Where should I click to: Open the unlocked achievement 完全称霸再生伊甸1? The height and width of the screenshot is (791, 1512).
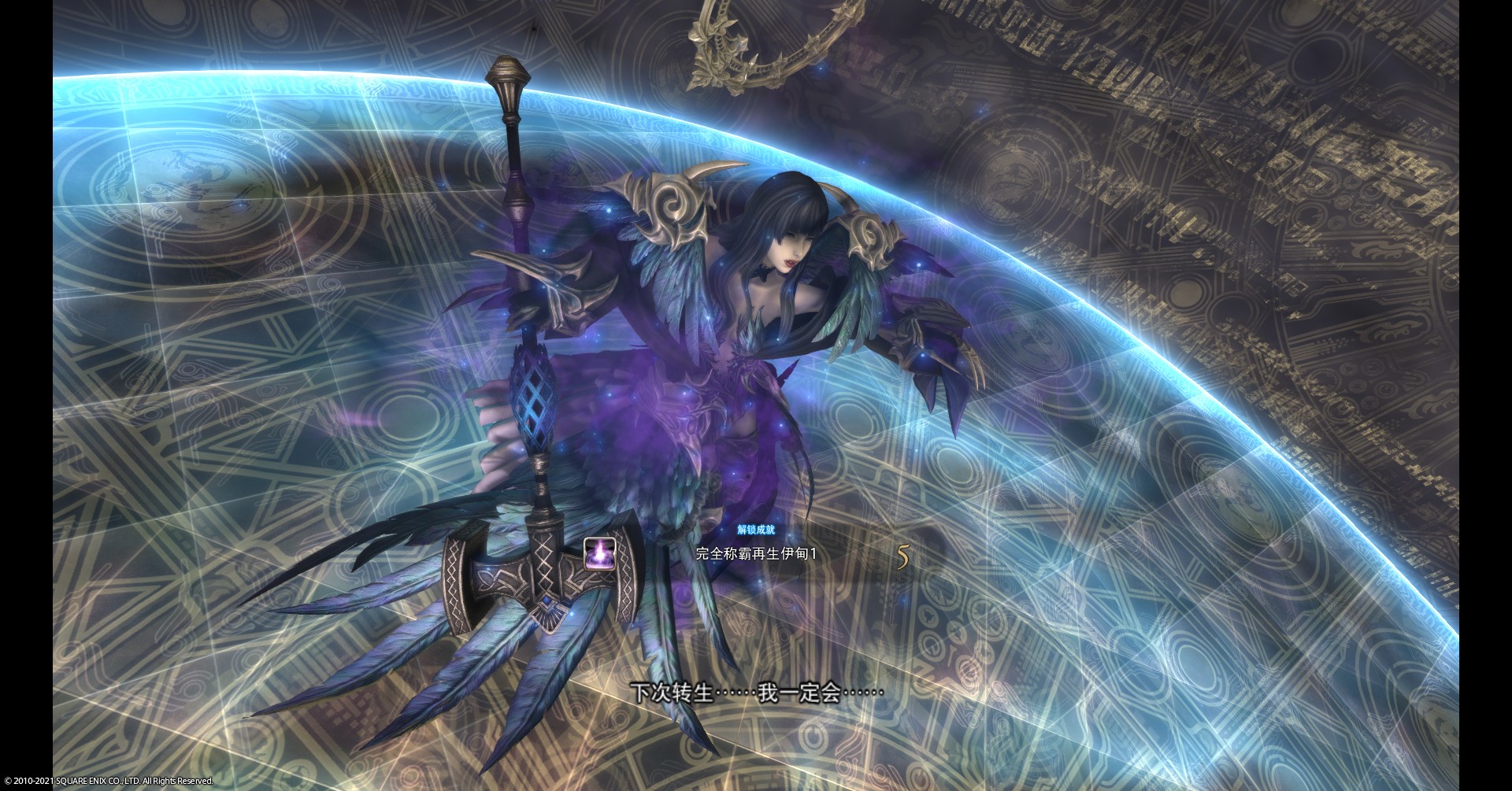click(x=757, y=553)
